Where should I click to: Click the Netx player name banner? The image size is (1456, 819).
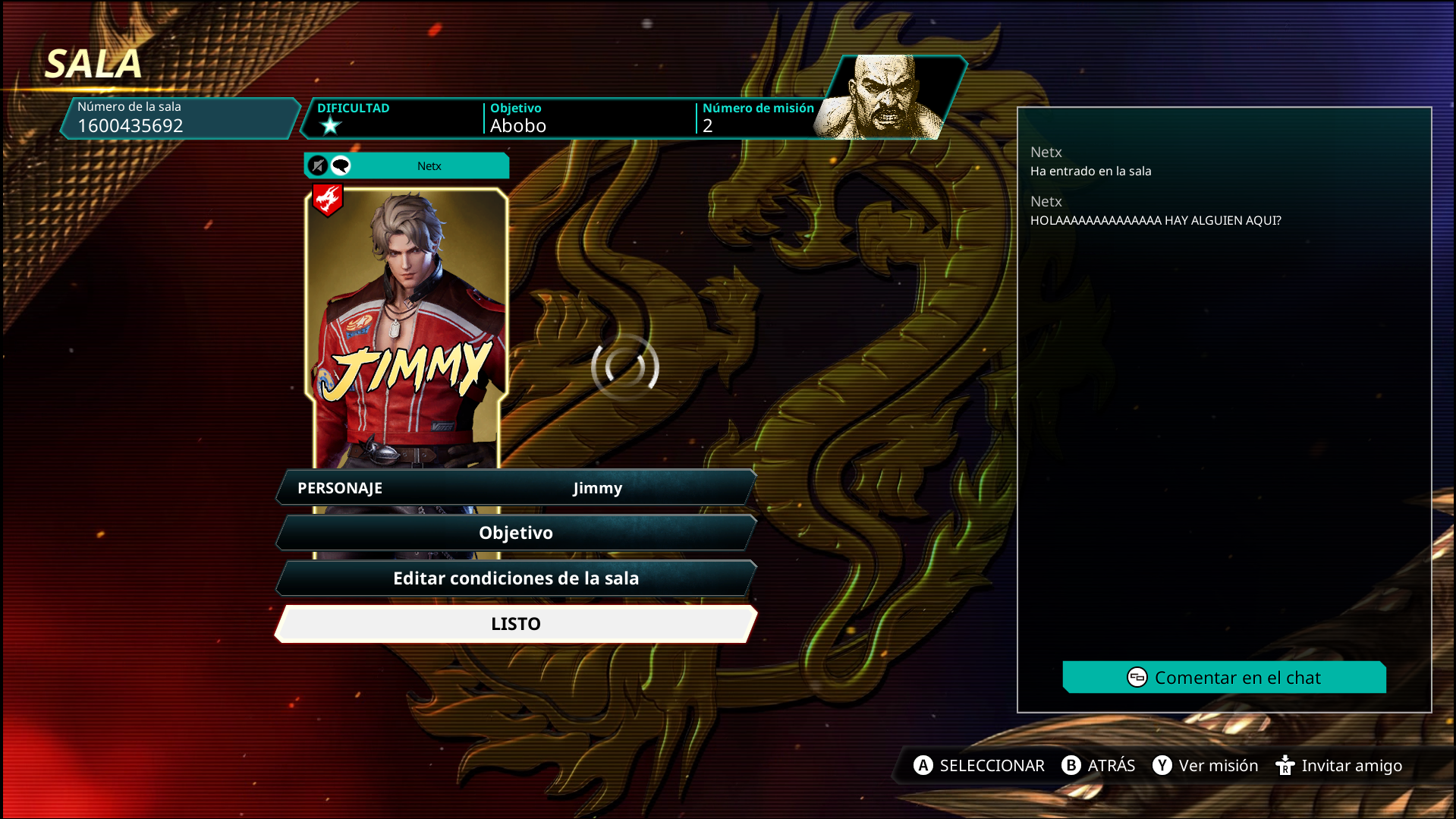point(429,166)
